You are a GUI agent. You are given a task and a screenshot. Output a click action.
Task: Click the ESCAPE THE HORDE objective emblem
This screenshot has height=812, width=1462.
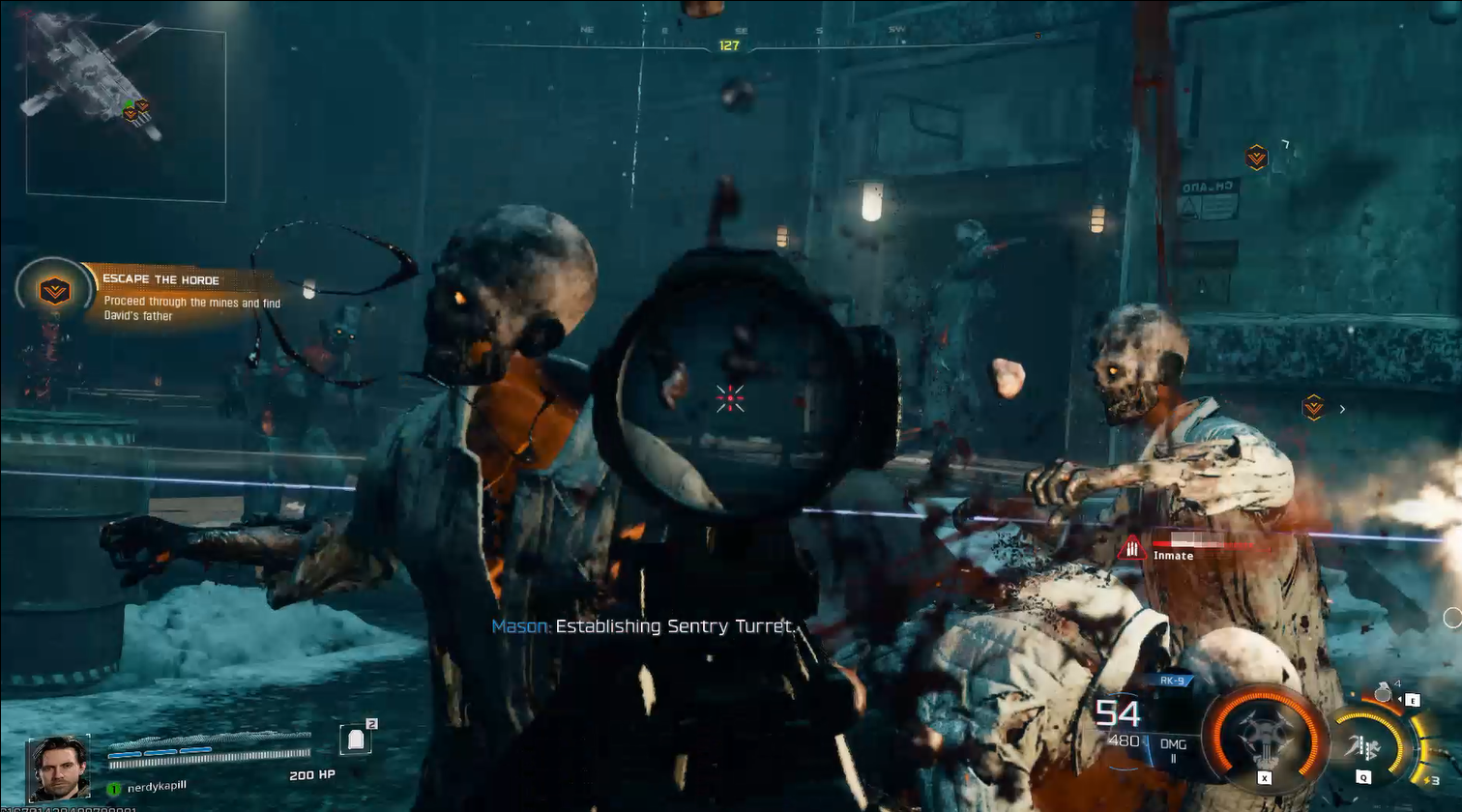tap(53, 288)
